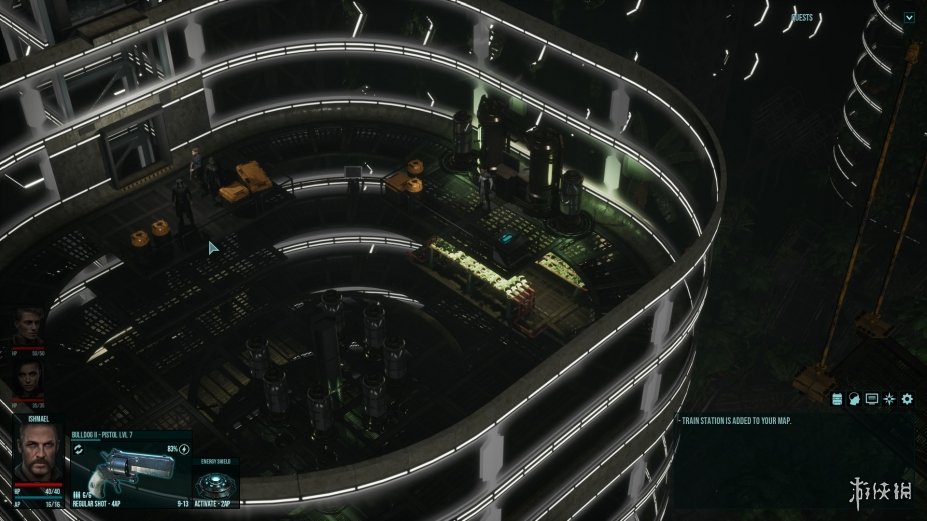
Task: Open settings with the gear icon
Action: pyautogui.click(x=907, y=399)
